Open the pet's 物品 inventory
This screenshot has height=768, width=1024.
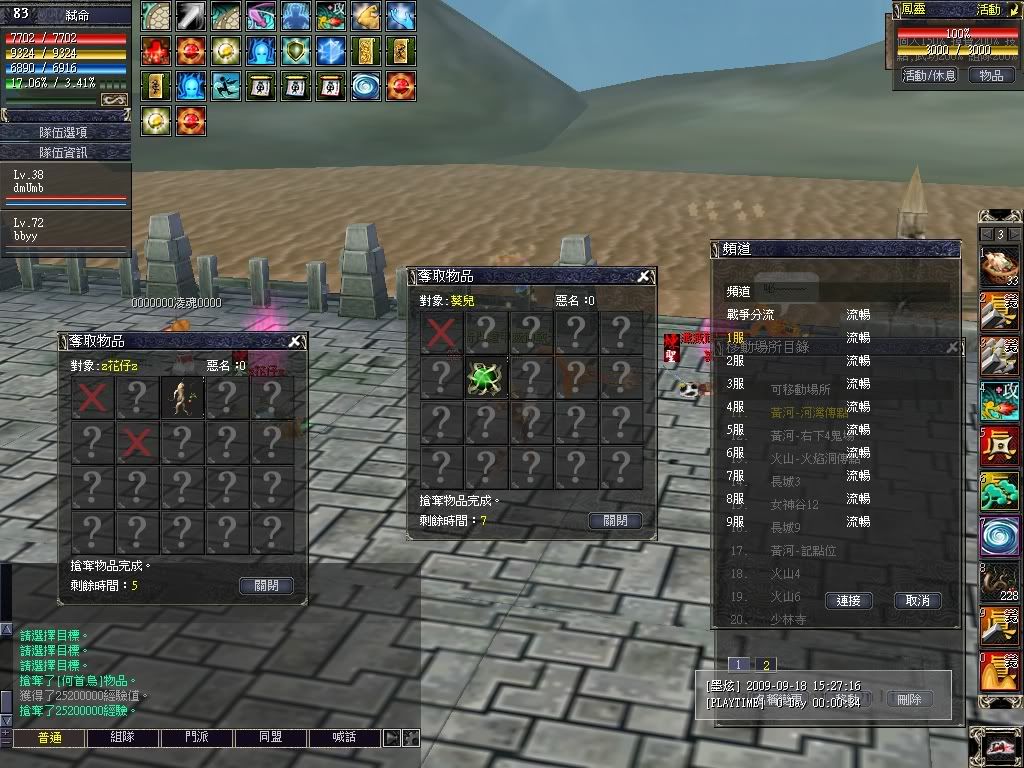pyautogui.click(x=991, y=75)
